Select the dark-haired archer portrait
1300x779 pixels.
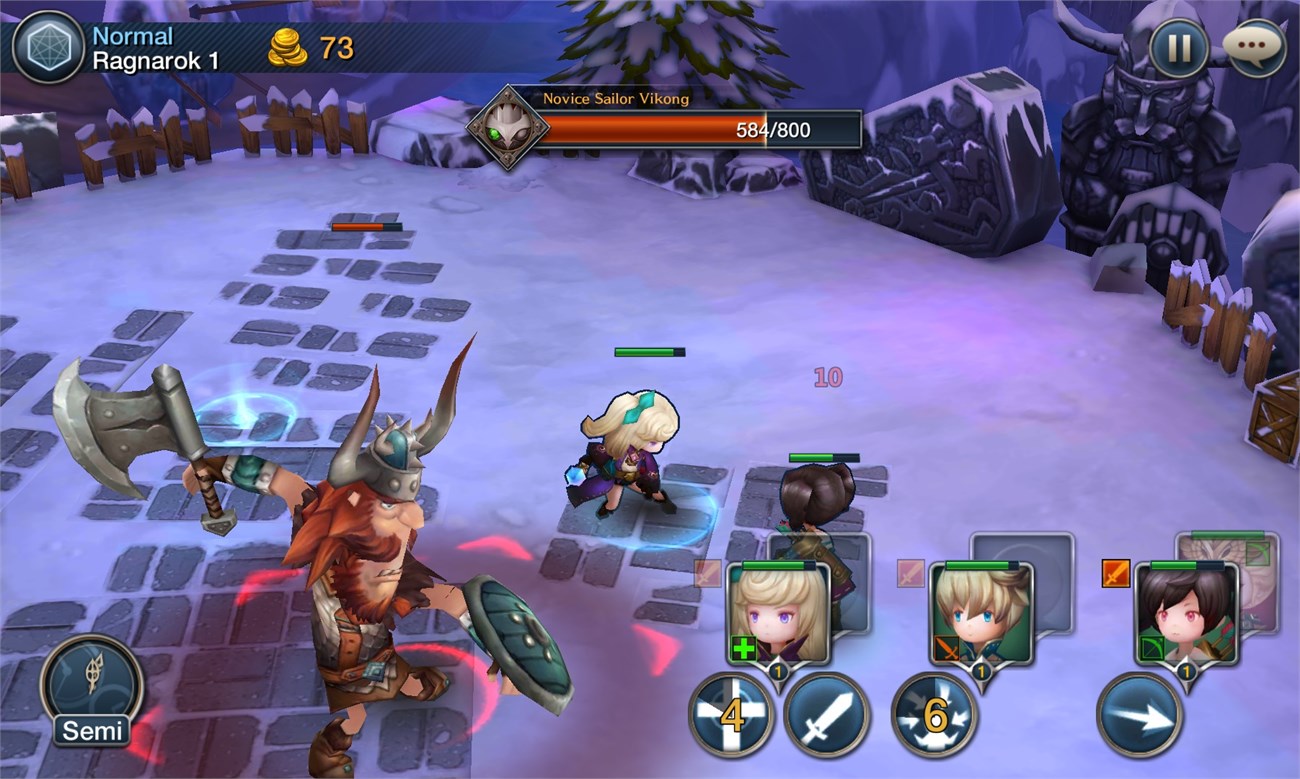pyautogui.click(x=1186, y=615)
